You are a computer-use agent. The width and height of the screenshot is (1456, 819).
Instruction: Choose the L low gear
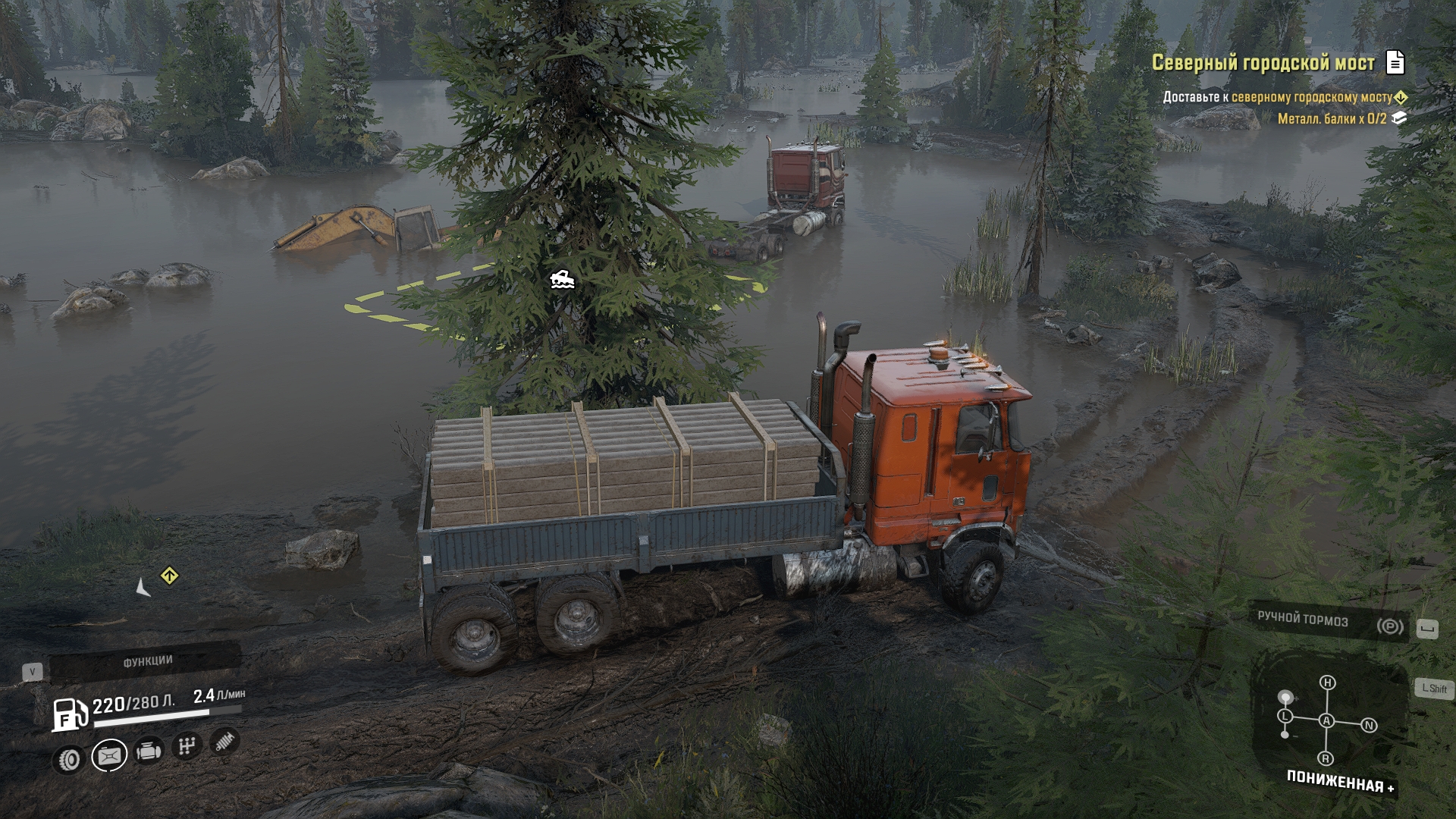click(x=1285, y=716)
